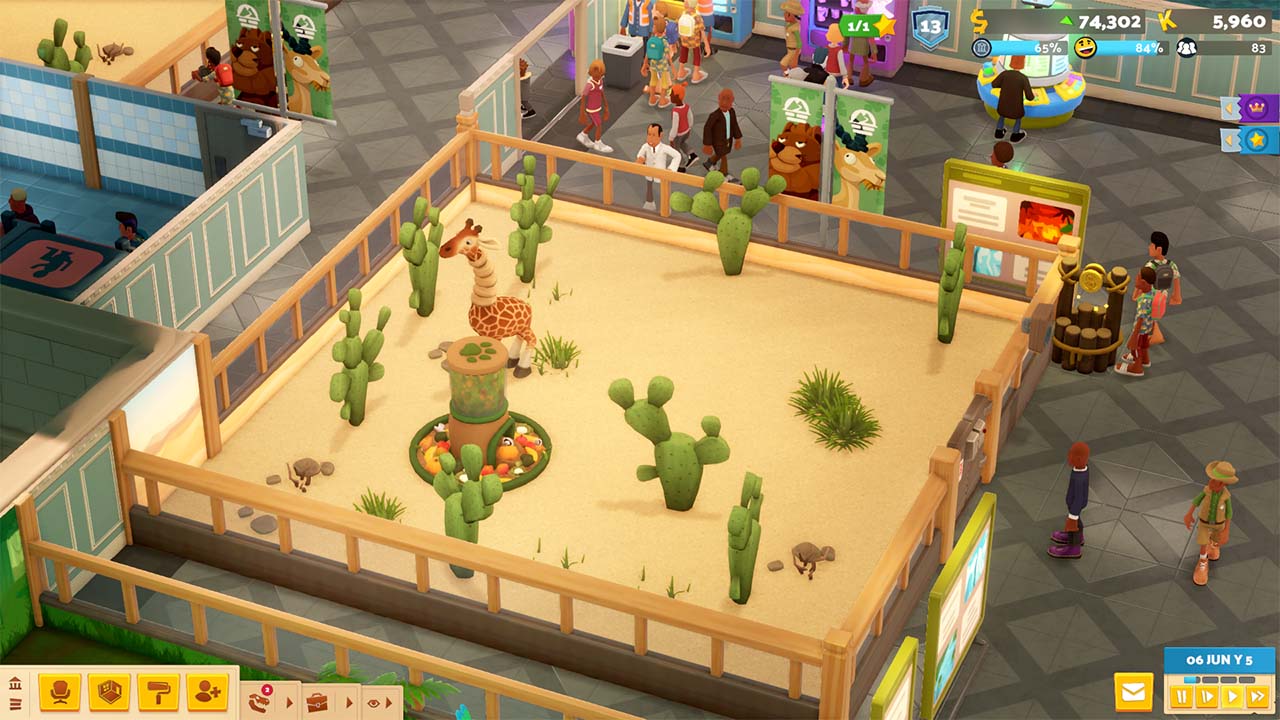Pause the game time
This screenshot has width=1280, height=720.
pos(1182,696)
